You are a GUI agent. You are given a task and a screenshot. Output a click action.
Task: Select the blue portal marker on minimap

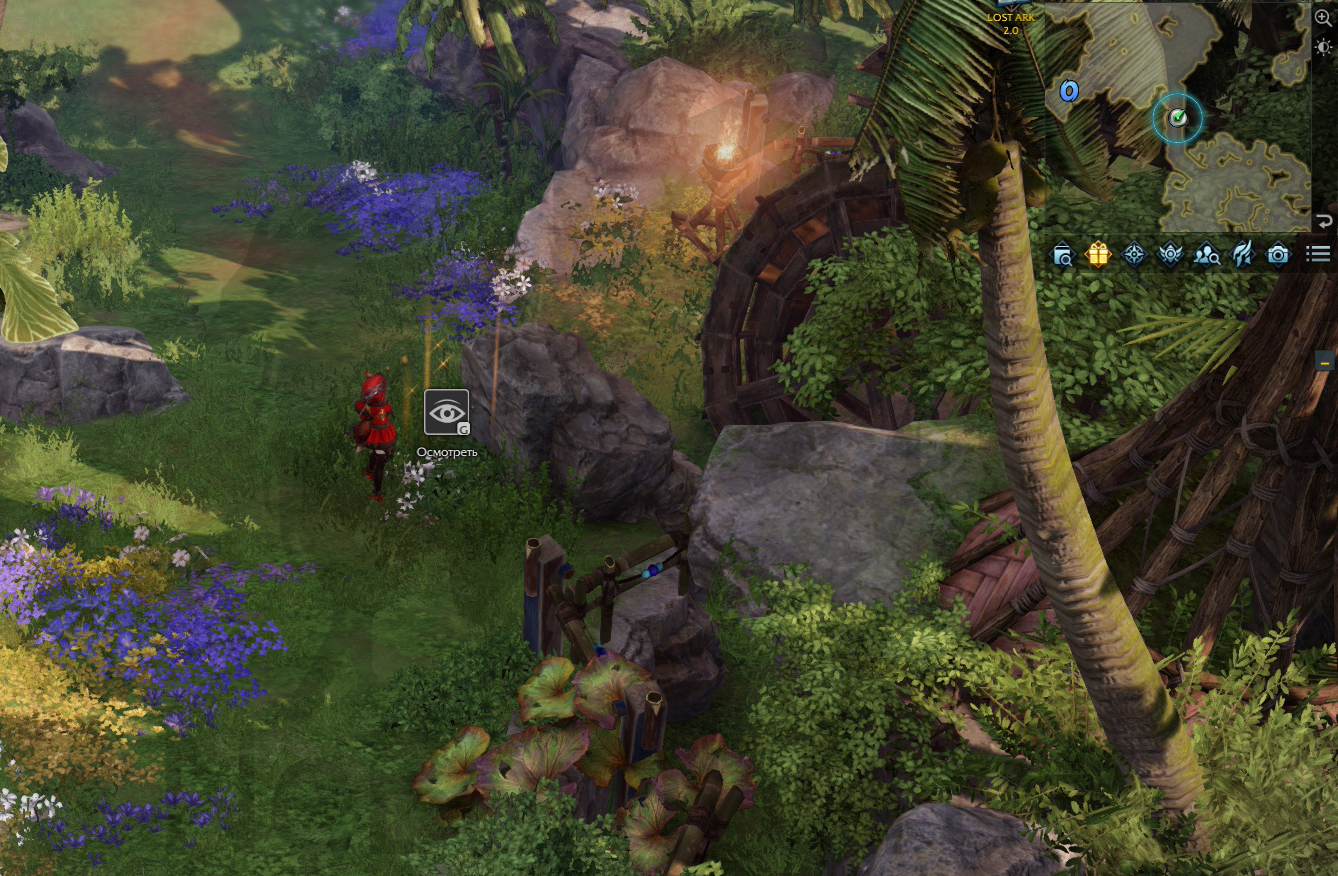[x=1069, y=92]
